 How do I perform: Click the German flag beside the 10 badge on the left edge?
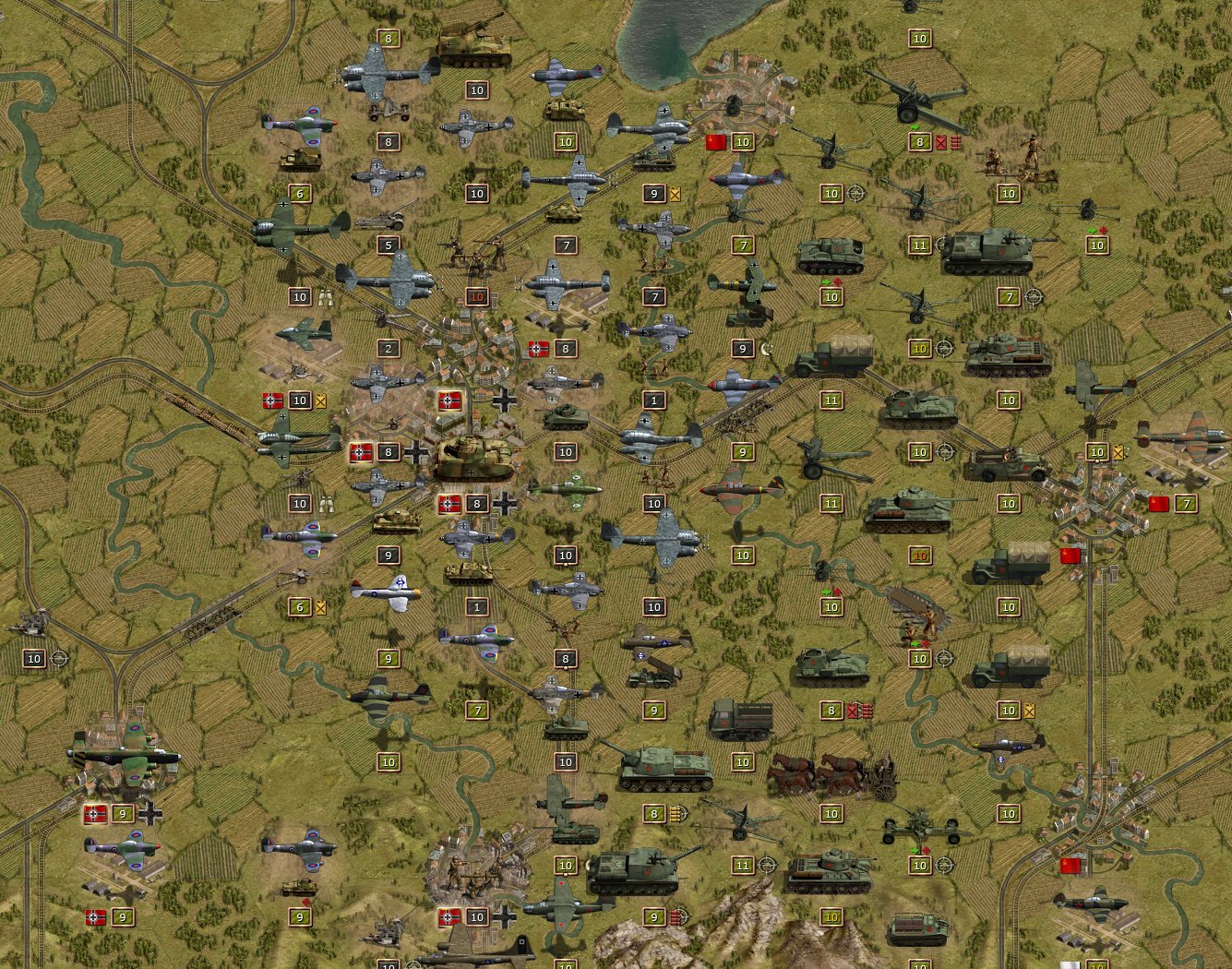[270, 401]
